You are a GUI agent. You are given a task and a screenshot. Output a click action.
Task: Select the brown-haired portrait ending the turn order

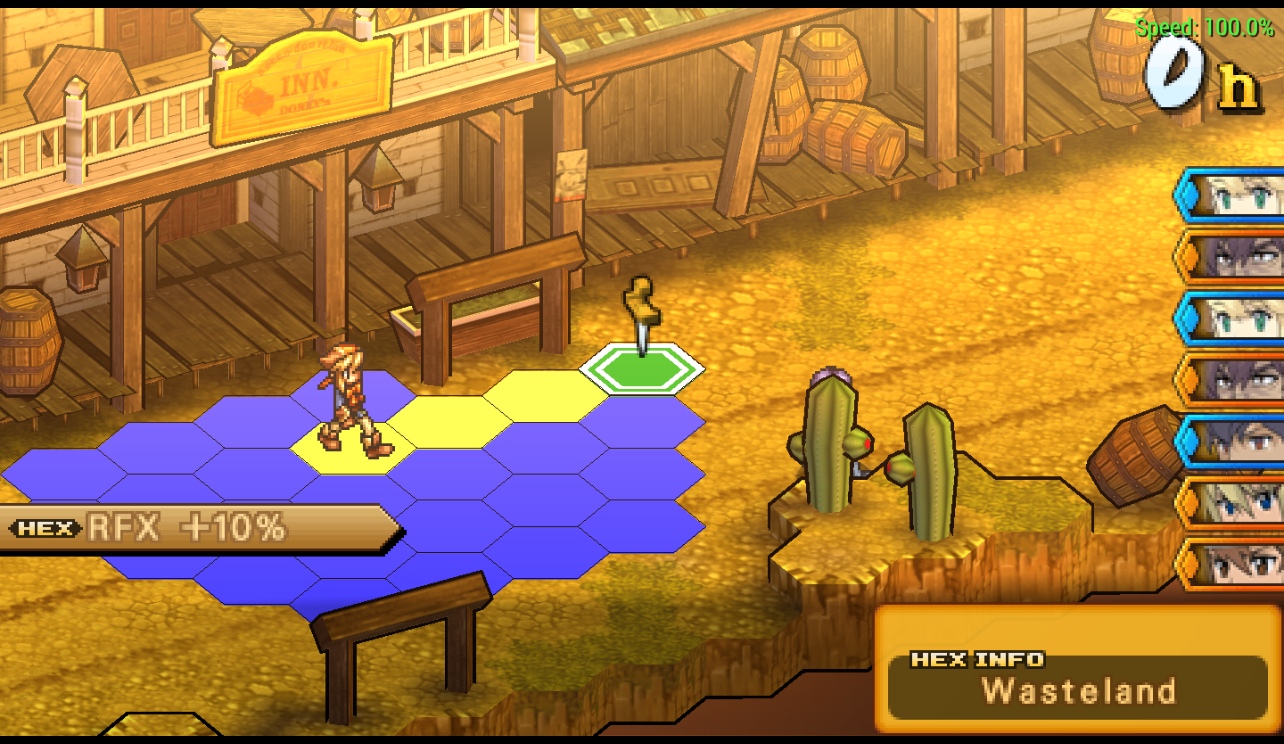tap(1233, 564)
